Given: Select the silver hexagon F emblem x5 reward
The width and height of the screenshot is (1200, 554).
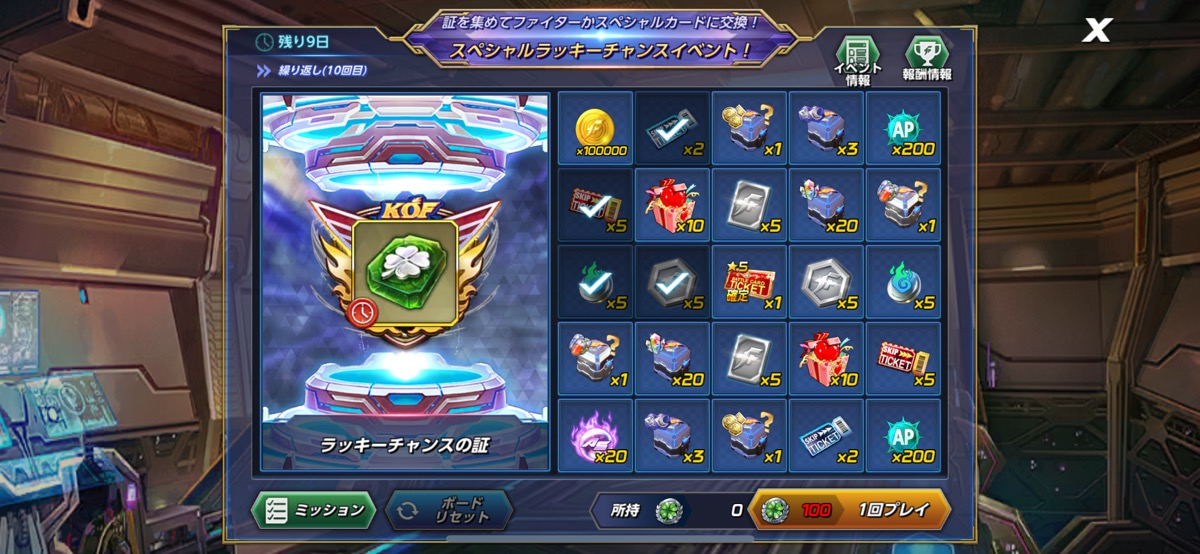Looking at the screenshot, I should [x=826, y=283].
